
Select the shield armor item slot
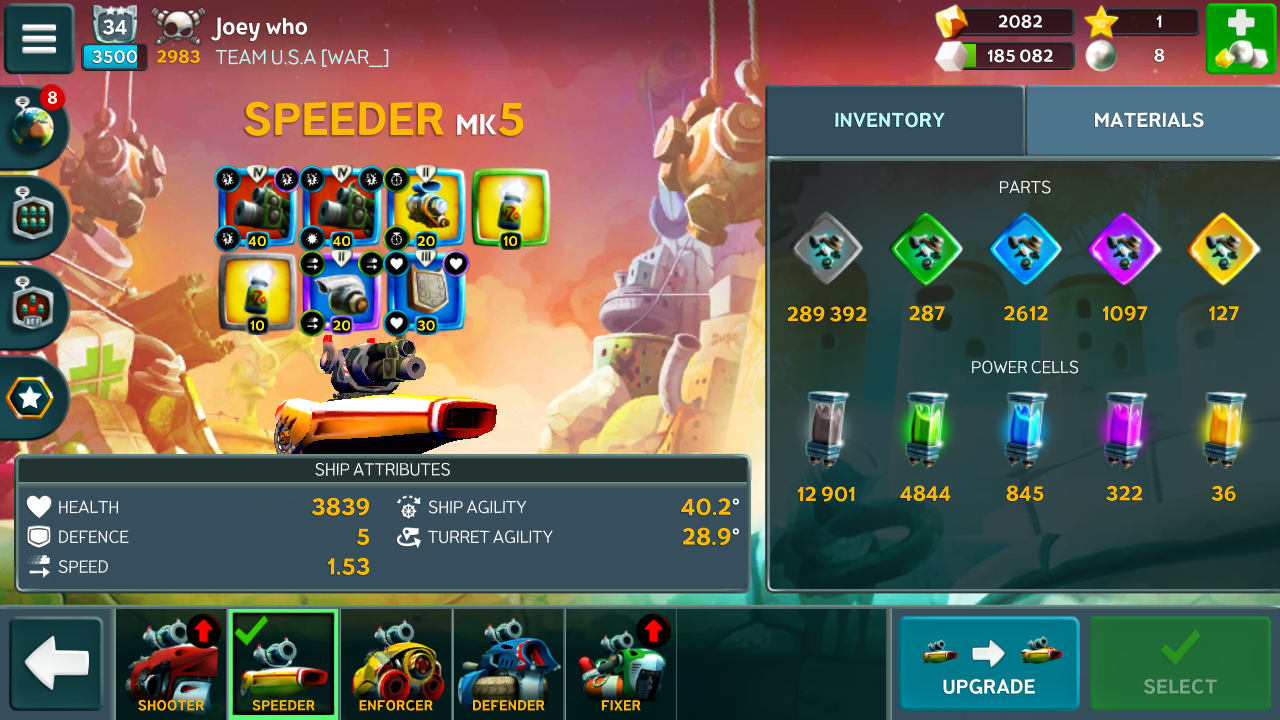[x=426, y=293]
